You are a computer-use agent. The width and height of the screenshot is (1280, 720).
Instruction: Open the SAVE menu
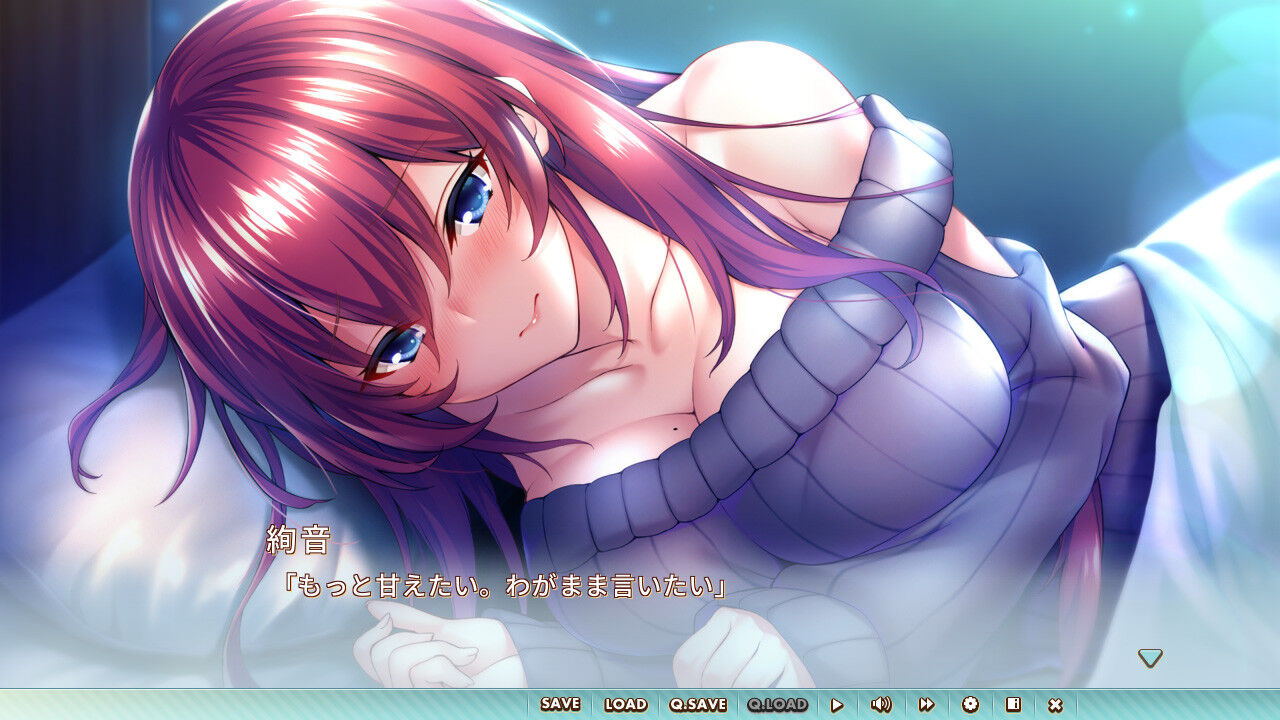559,704
